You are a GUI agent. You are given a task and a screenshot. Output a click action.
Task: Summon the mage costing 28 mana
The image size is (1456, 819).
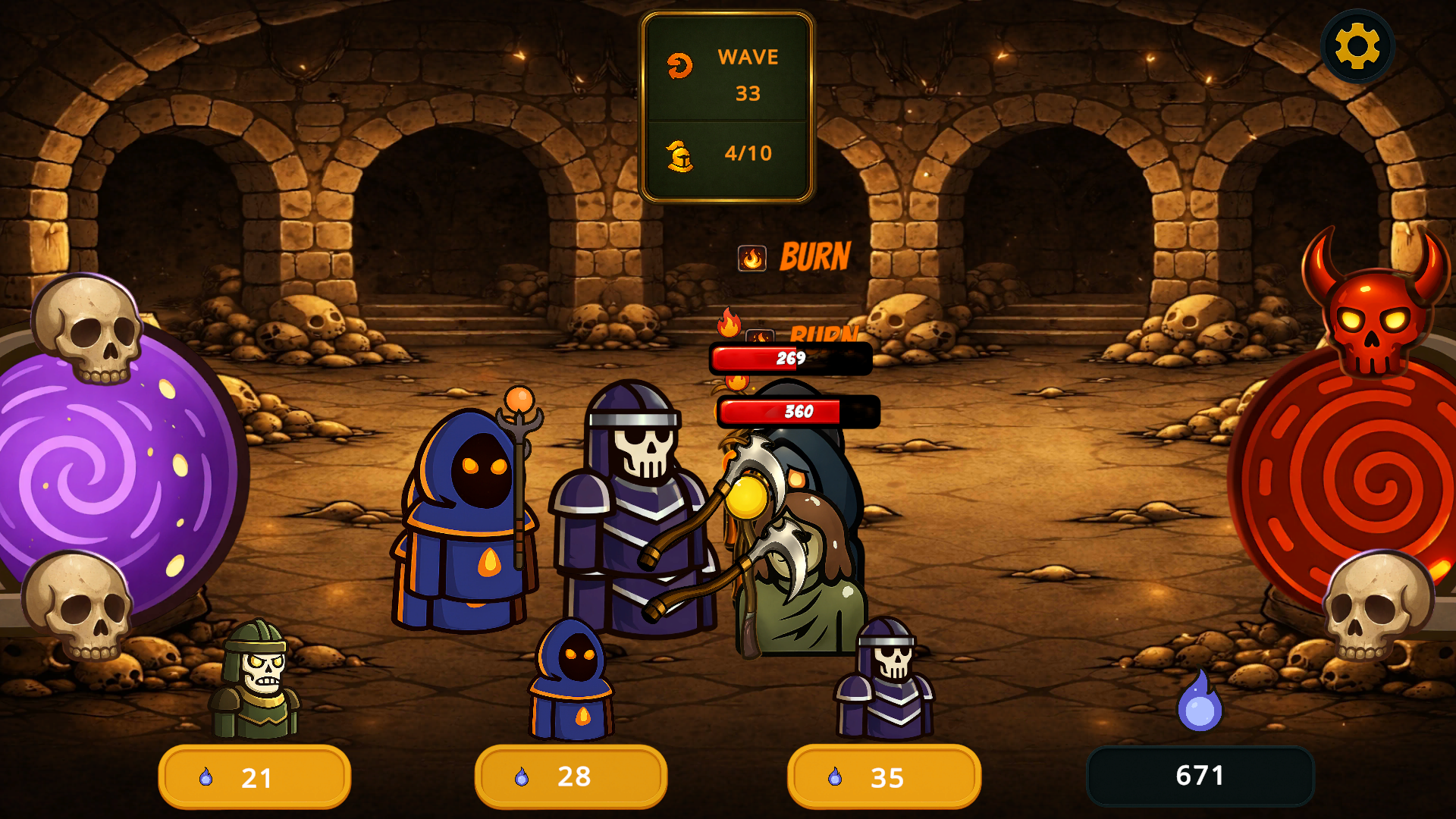(x=571, y=777)
